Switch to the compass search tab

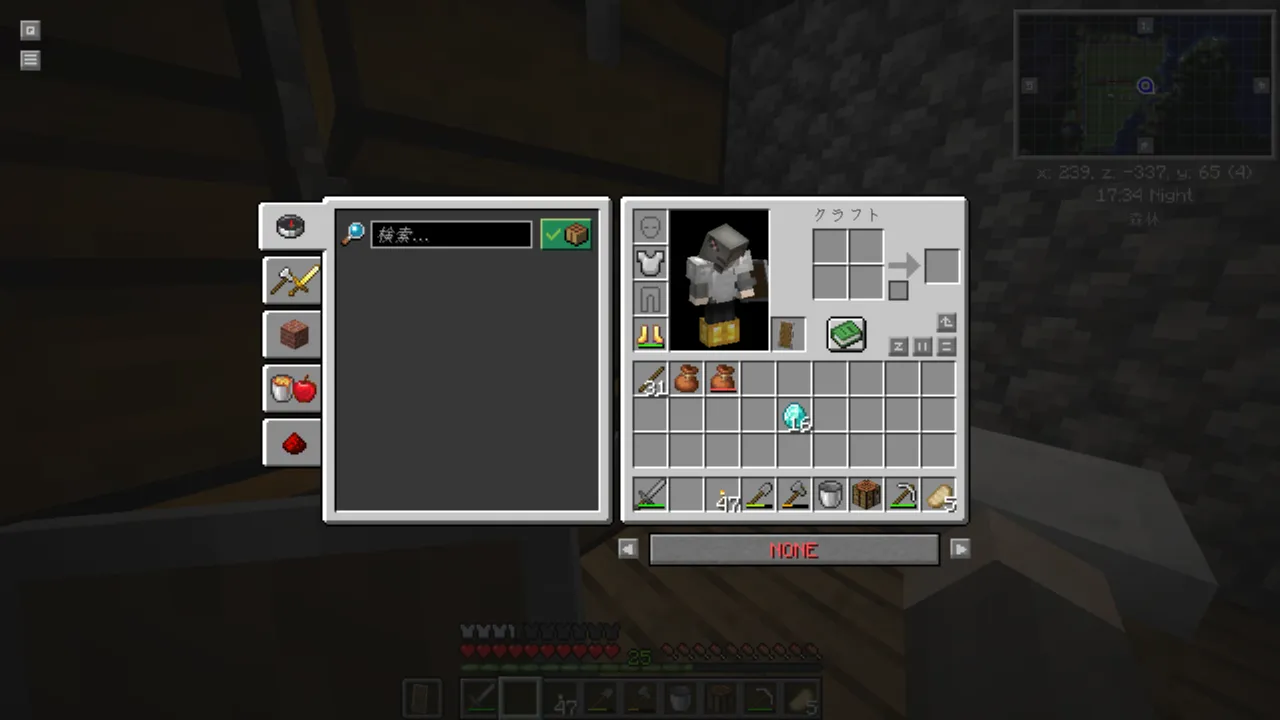pyautogui.click(x=291, y=226)
